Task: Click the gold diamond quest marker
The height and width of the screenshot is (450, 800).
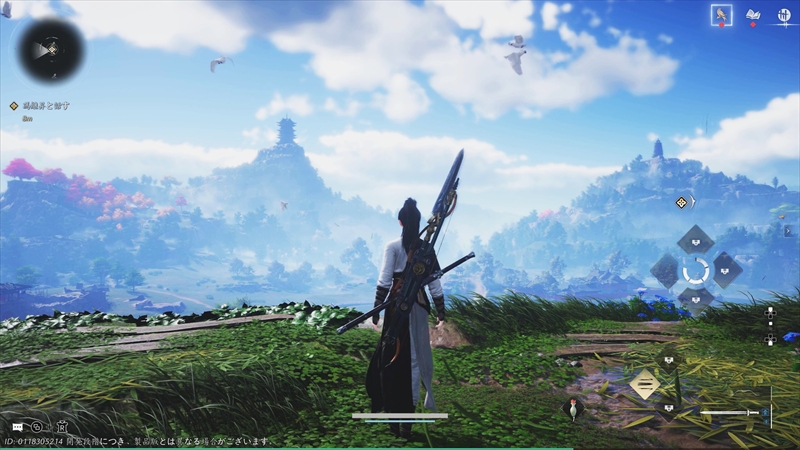Action: coord(682,201)
